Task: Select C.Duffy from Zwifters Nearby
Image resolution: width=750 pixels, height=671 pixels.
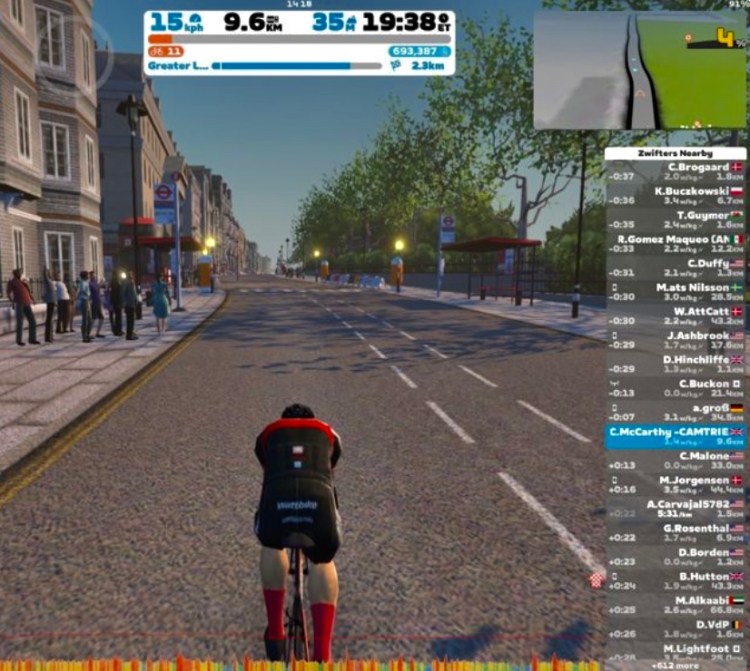Action: click(x=676, y=267)
